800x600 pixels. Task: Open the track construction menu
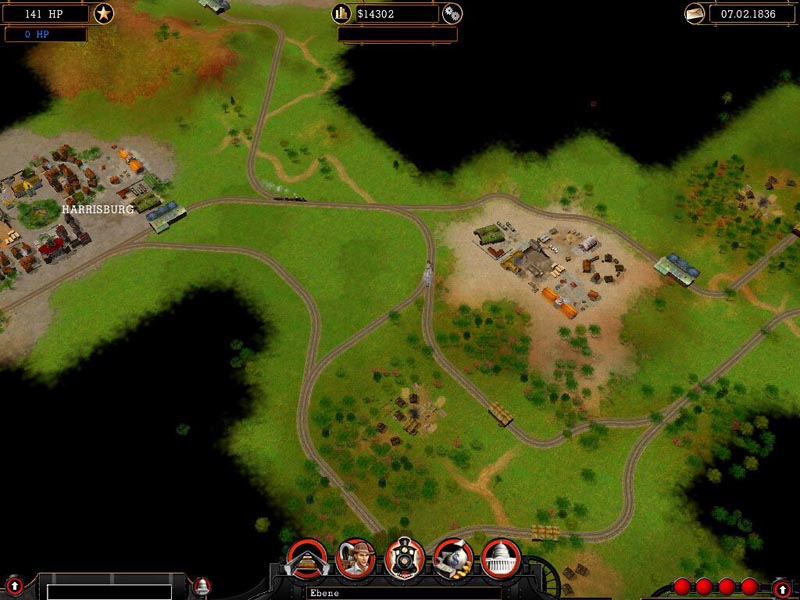tap(307, 559)
